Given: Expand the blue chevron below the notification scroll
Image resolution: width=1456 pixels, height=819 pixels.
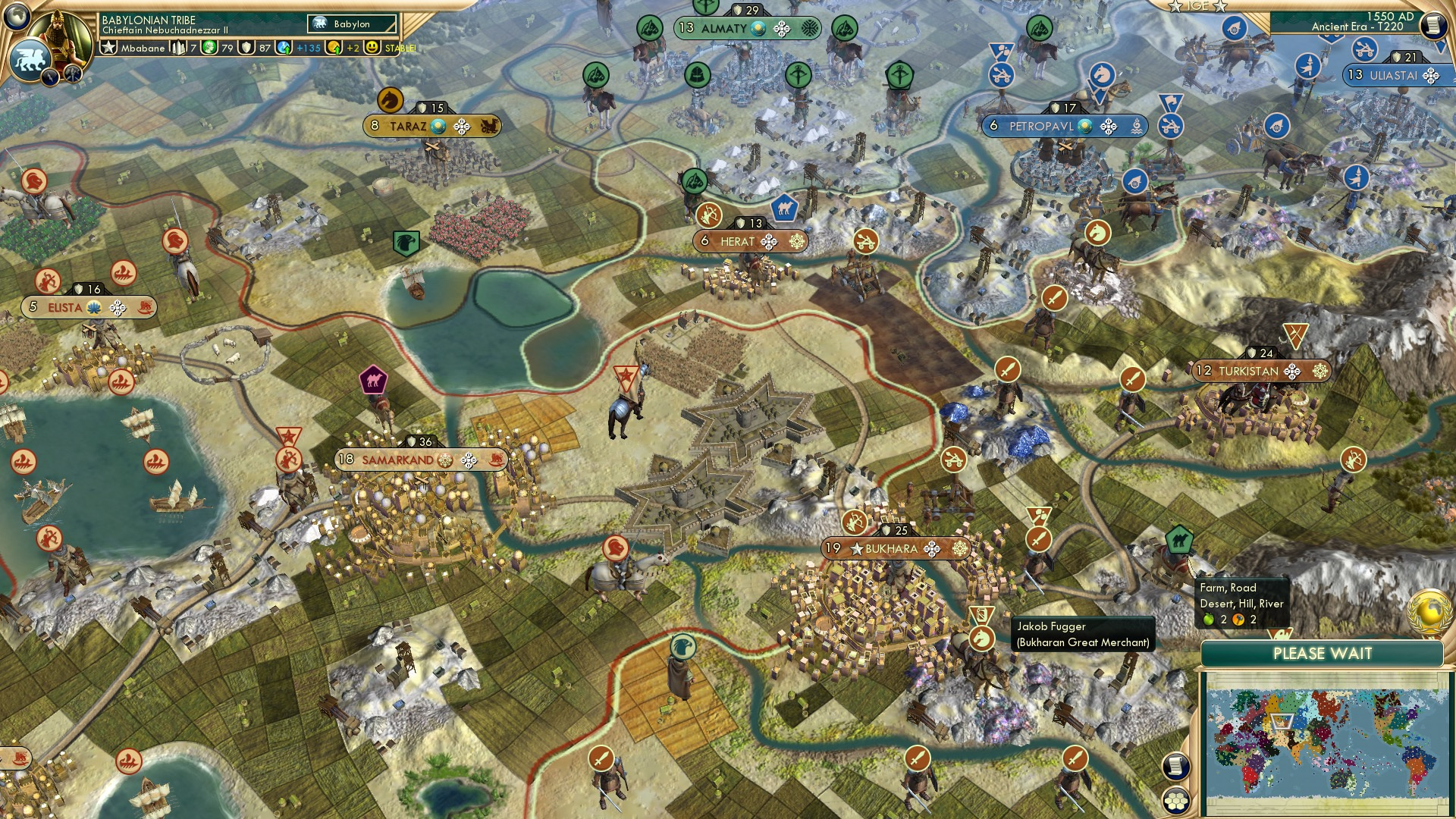Looking at the screenshot, I should (1441, 48).
